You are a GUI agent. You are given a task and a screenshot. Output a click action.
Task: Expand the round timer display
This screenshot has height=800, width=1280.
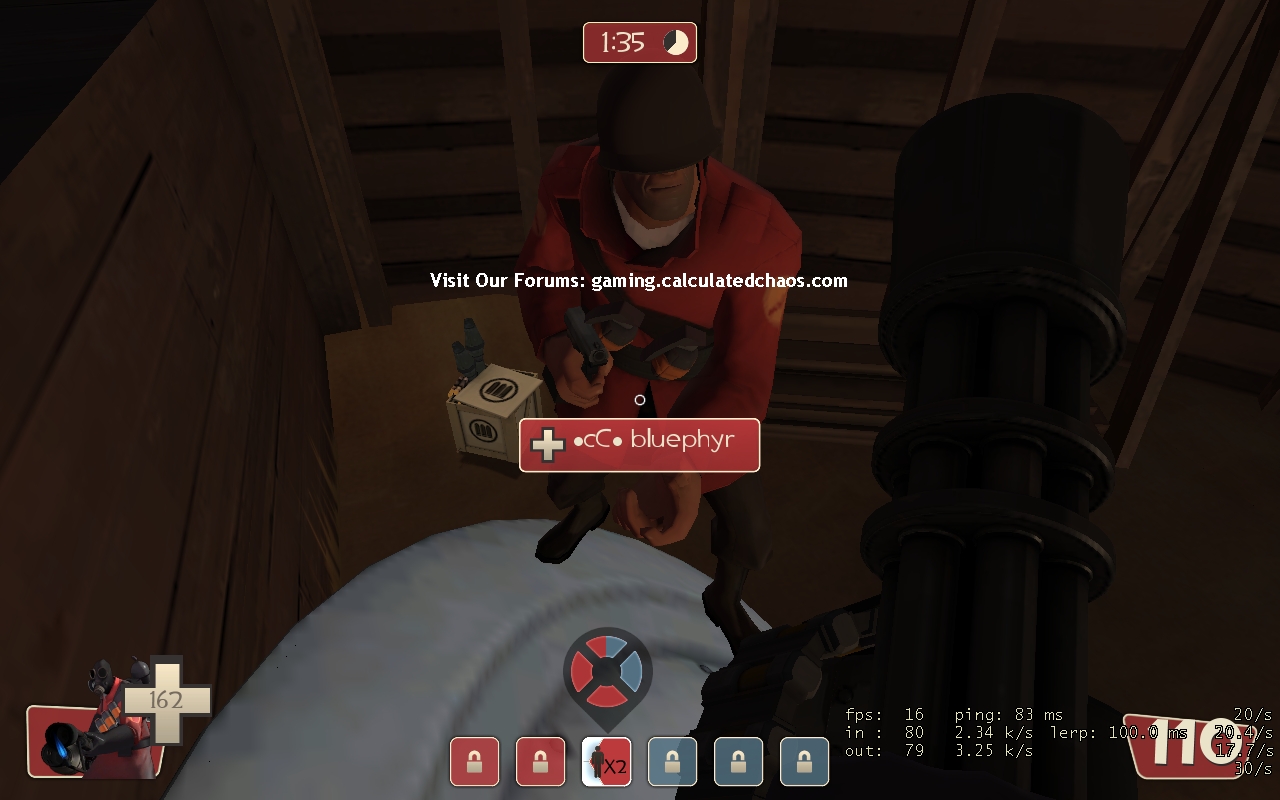coord(639,42)
